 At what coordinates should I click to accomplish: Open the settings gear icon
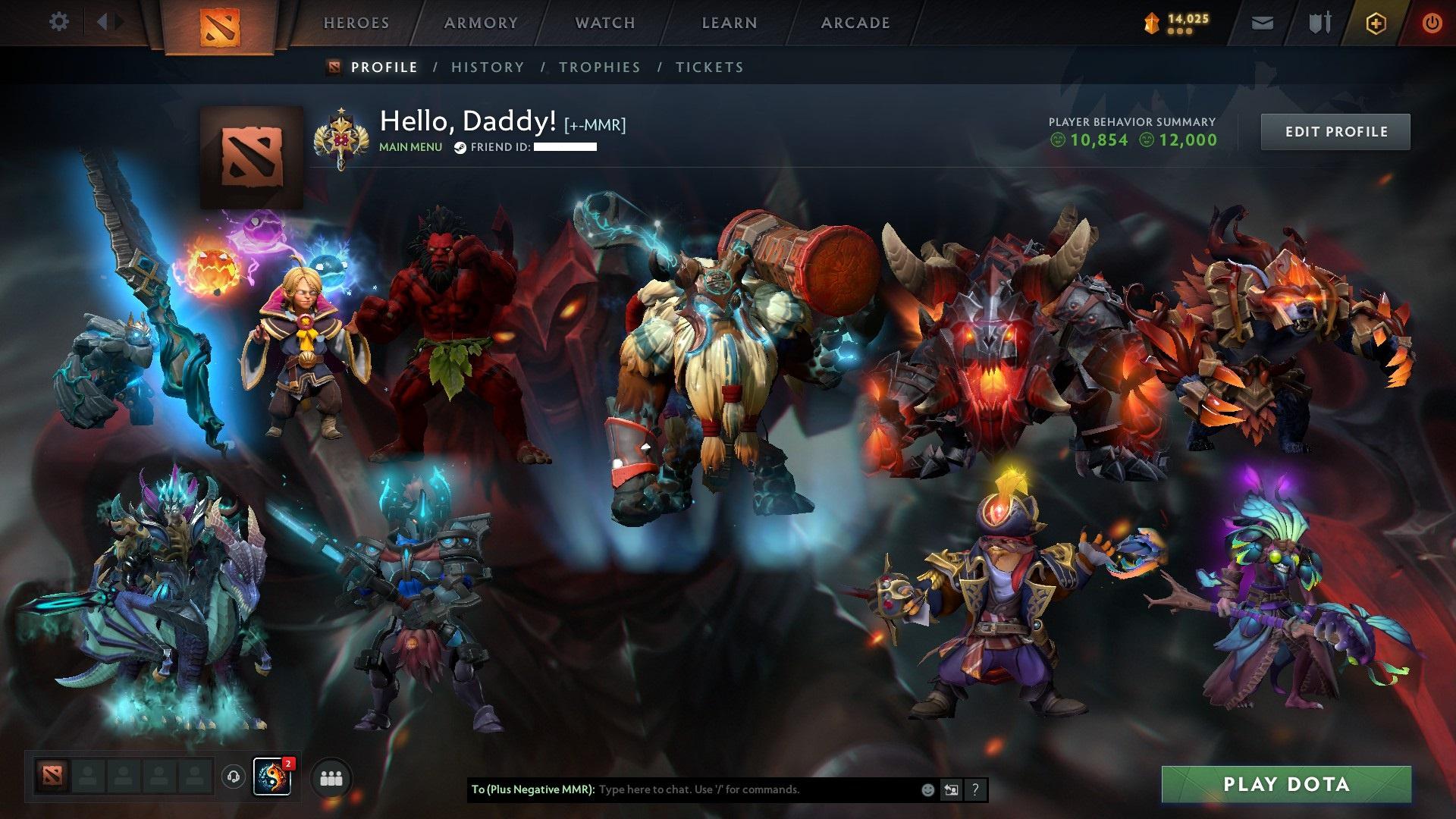pos(58,22)
